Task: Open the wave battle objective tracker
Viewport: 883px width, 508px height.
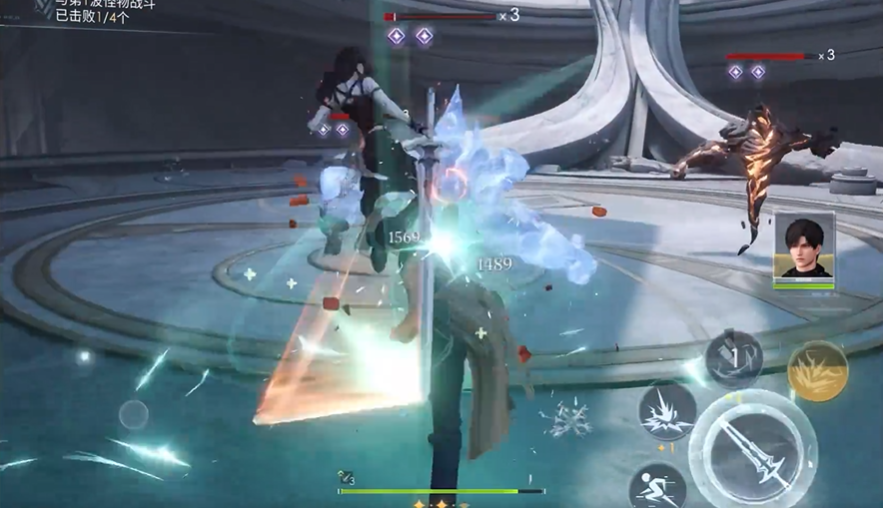Action: [95, 11]
